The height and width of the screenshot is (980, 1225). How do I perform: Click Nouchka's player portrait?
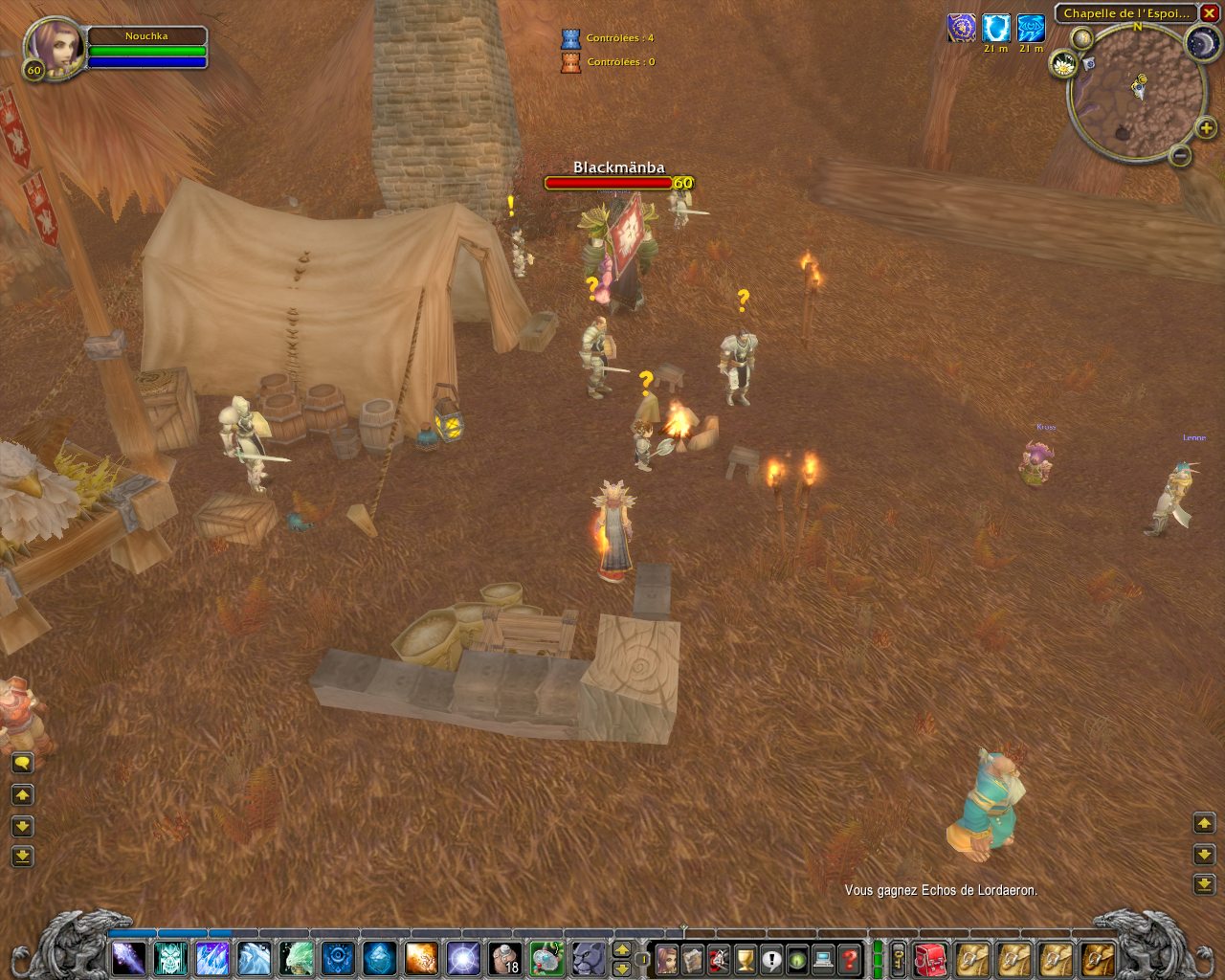55,46
